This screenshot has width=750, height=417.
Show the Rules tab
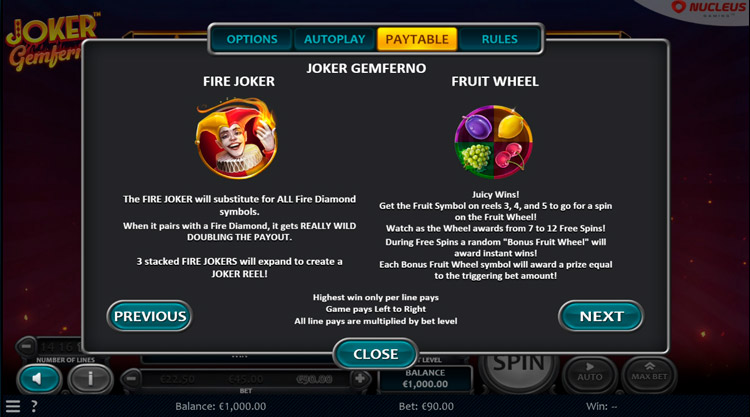pyautogui.click(x=499, y=40)
